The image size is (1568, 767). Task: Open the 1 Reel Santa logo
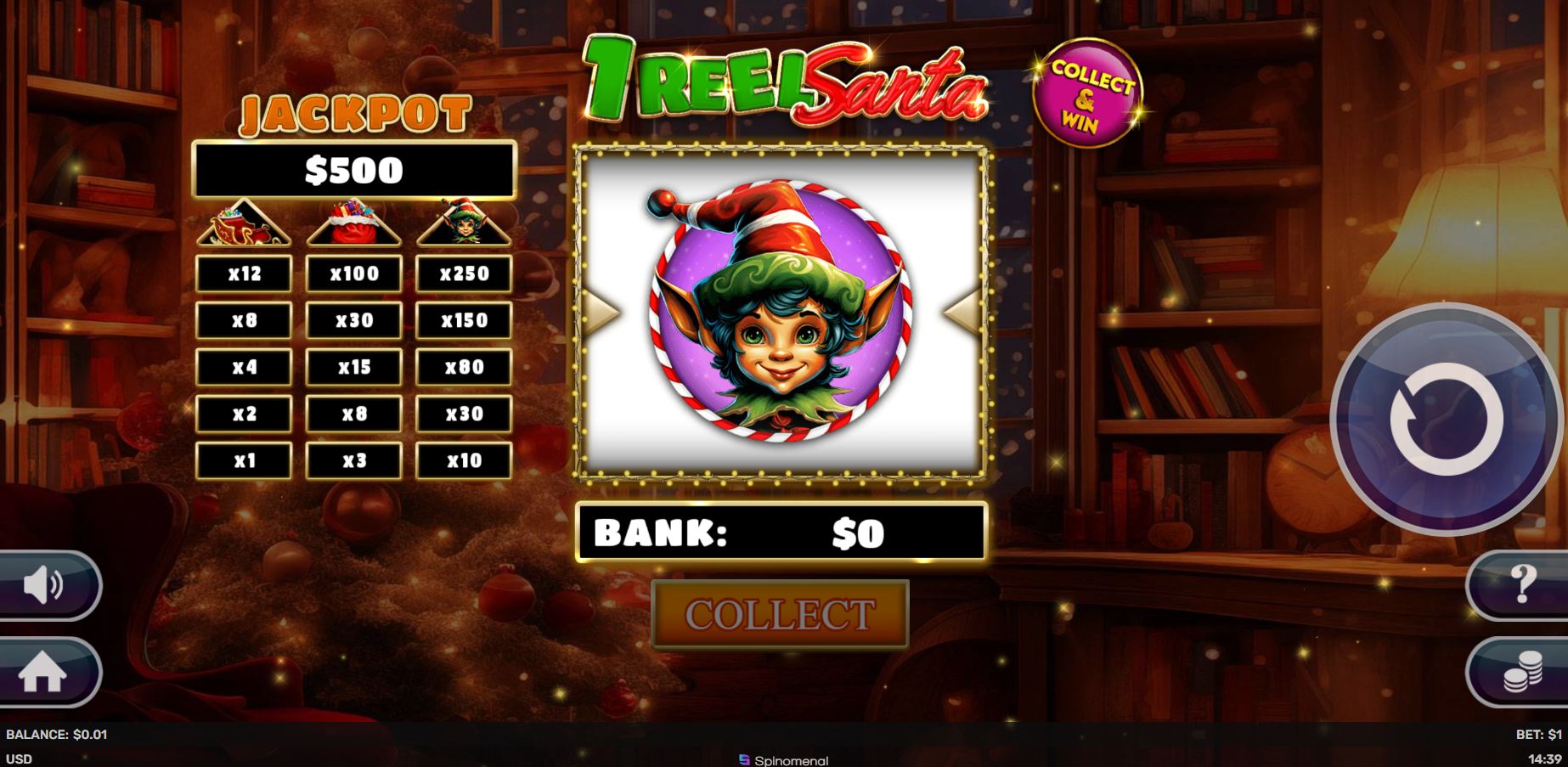click(x=781, y=81)
